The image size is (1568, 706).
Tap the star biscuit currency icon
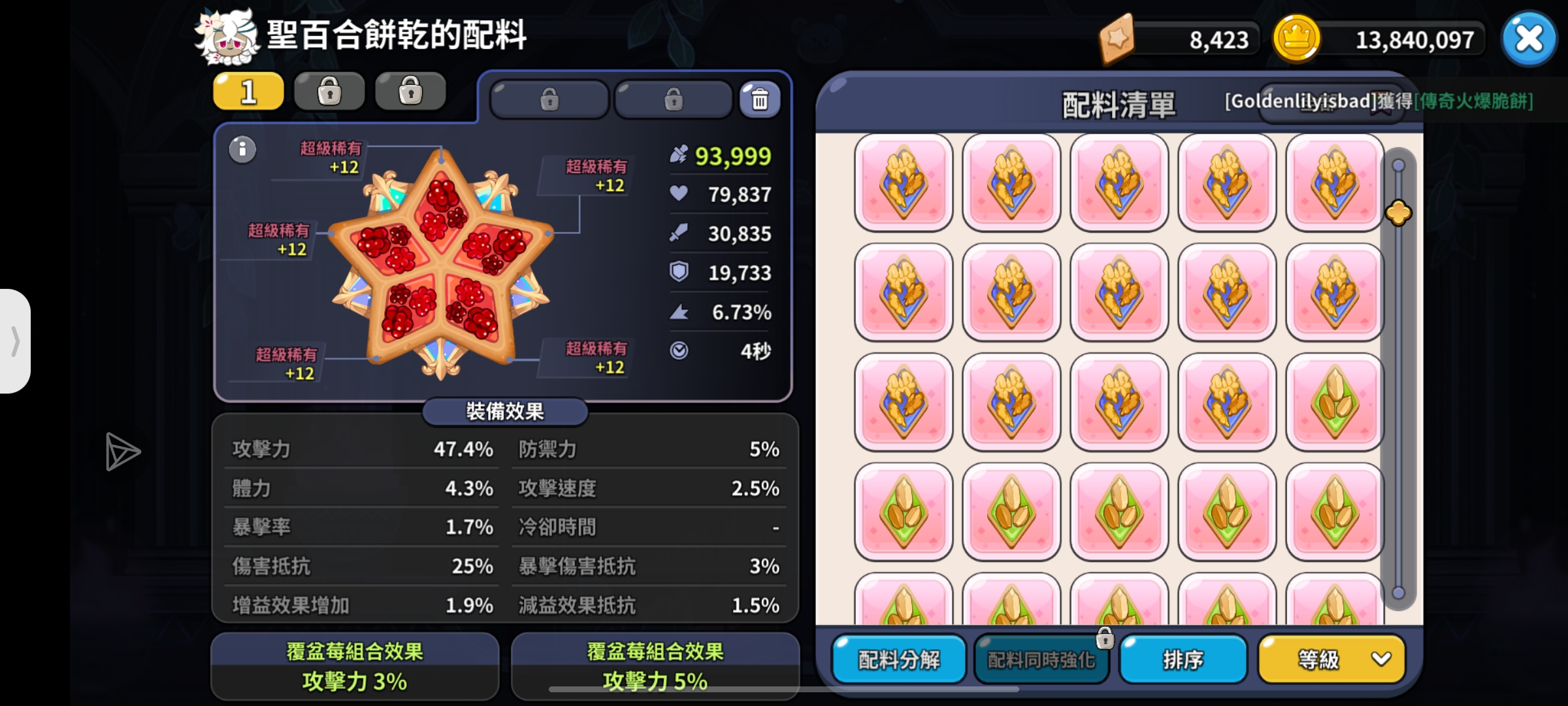click(1117, 39)
